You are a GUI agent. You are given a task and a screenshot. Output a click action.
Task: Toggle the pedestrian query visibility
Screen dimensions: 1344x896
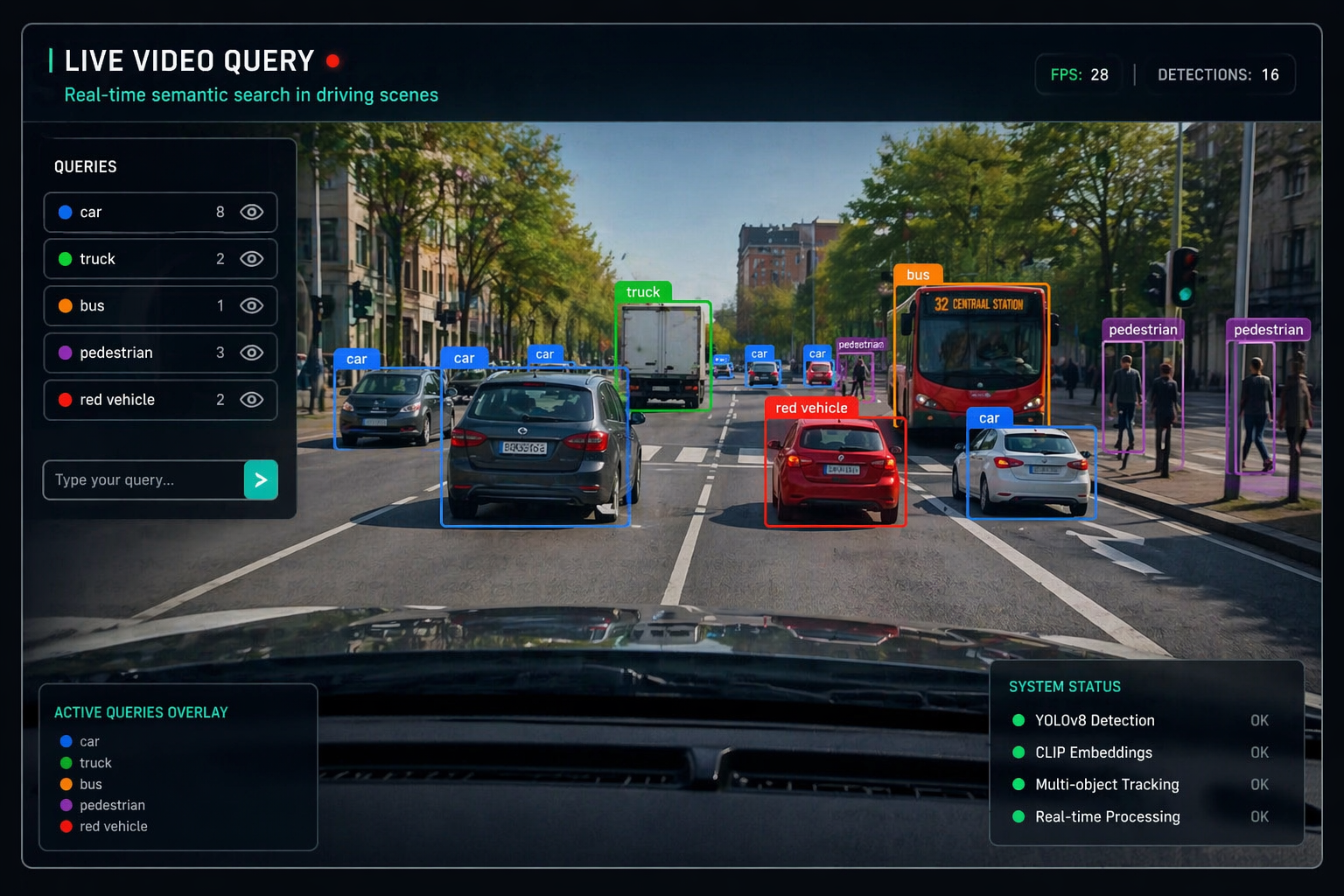[251, 353]
